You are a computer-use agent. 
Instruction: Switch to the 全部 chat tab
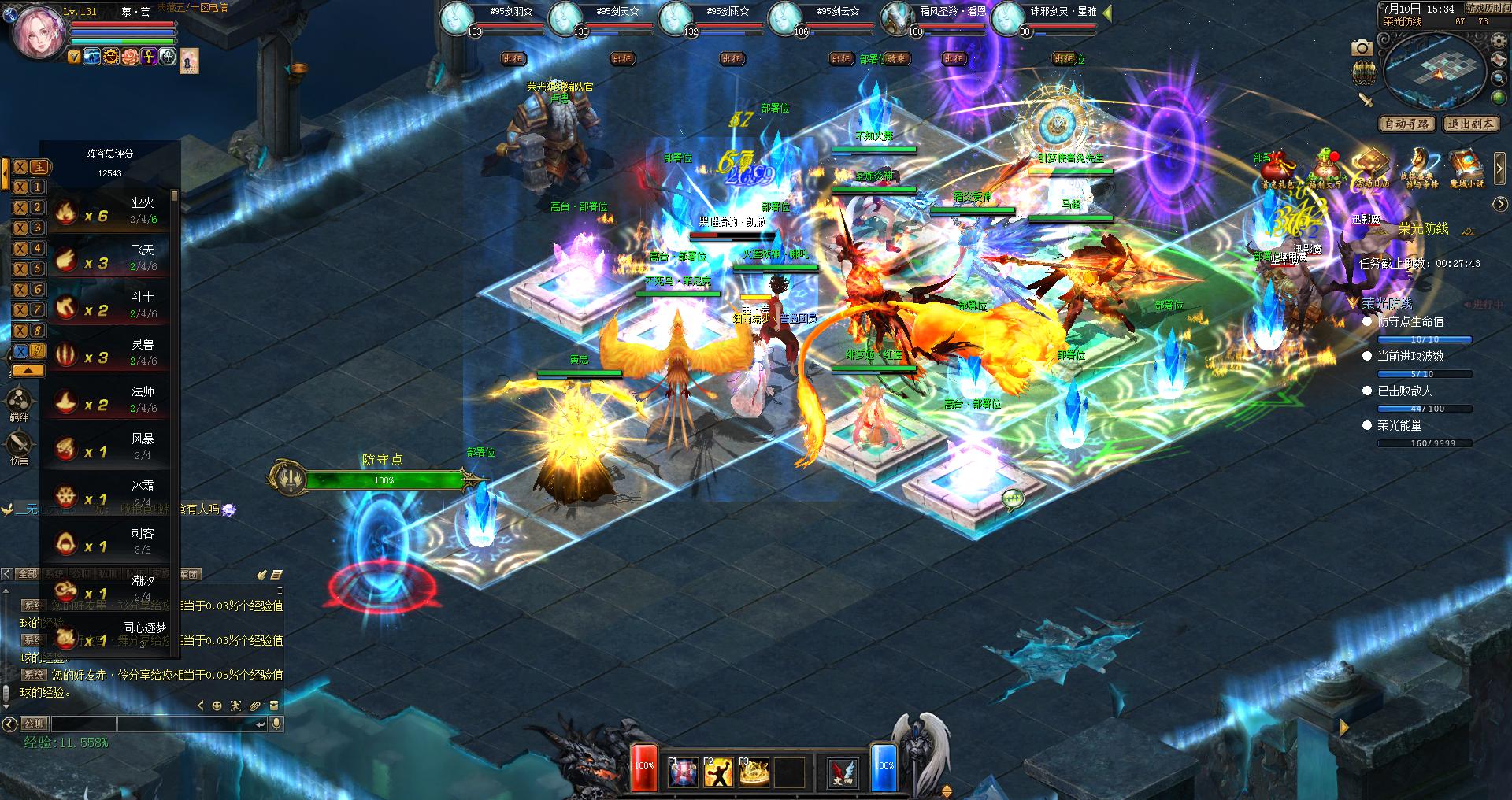click(x=28, y=574)
